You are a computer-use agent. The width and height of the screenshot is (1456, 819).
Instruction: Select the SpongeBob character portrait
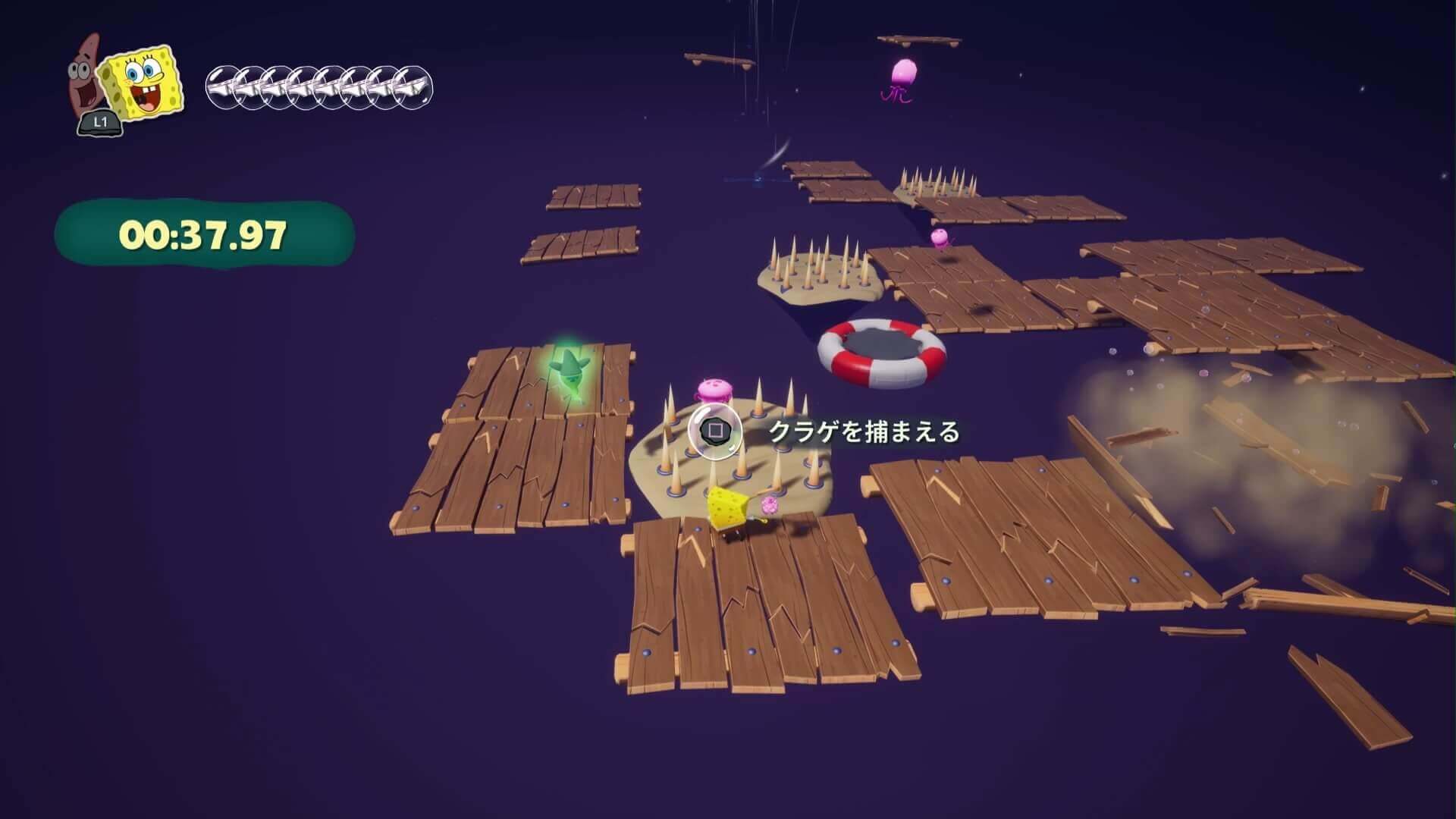pos(143,82)
